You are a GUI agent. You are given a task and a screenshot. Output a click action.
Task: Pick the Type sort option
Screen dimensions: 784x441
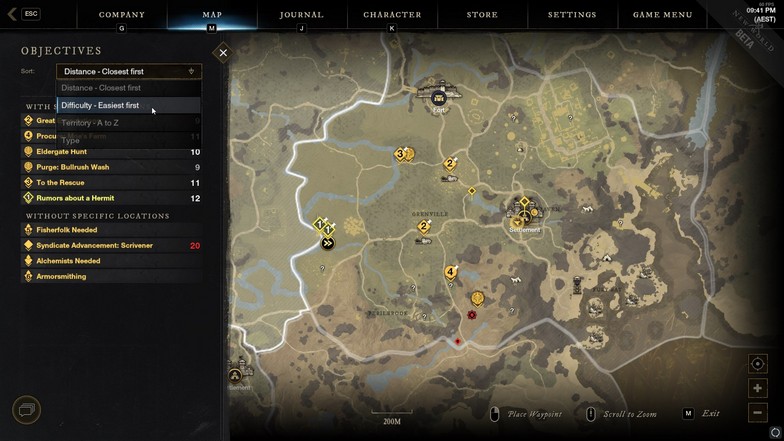[x=71, y=141]
